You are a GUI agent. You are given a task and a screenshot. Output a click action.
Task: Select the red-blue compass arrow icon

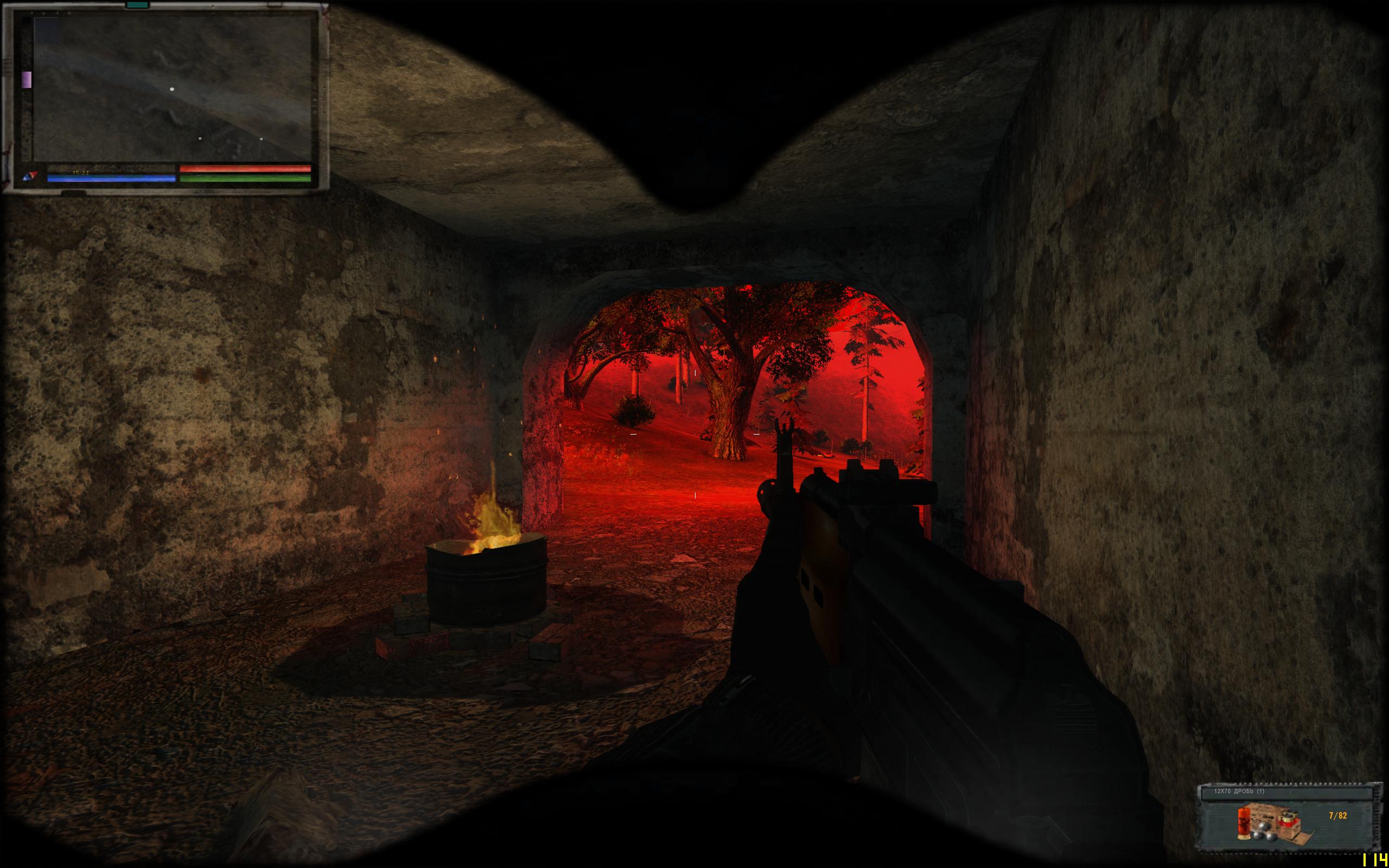pos(30,175)
